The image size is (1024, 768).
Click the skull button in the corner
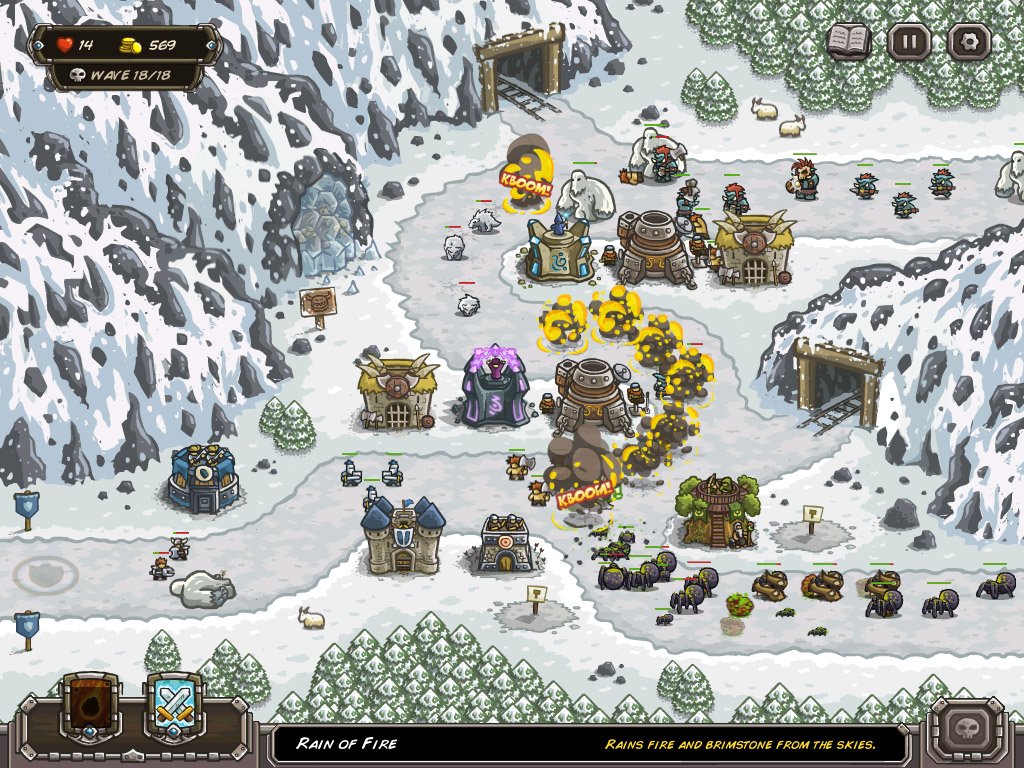point(967,729)
